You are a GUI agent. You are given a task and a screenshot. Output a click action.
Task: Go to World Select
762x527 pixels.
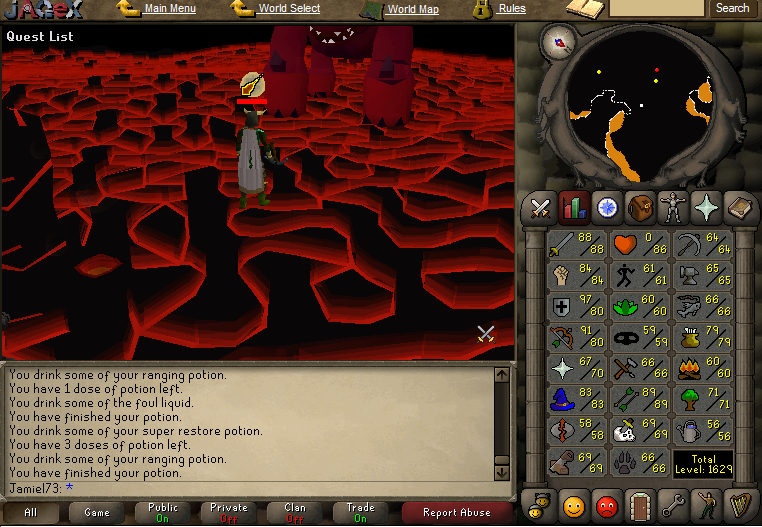[x=289, y=9]
